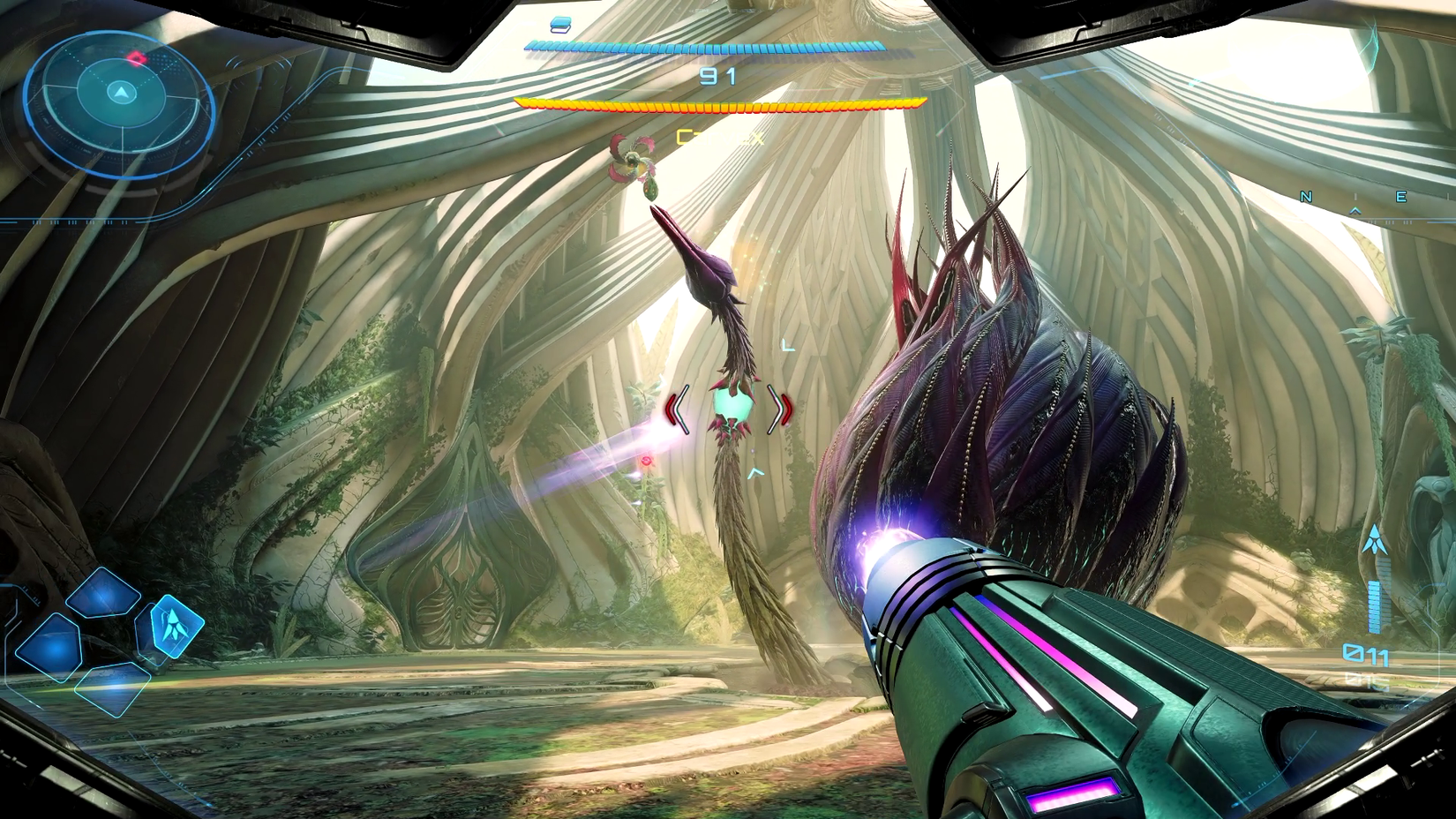Click the E marker on the compass strip

pyautogui.click(x=1400, y=197)
